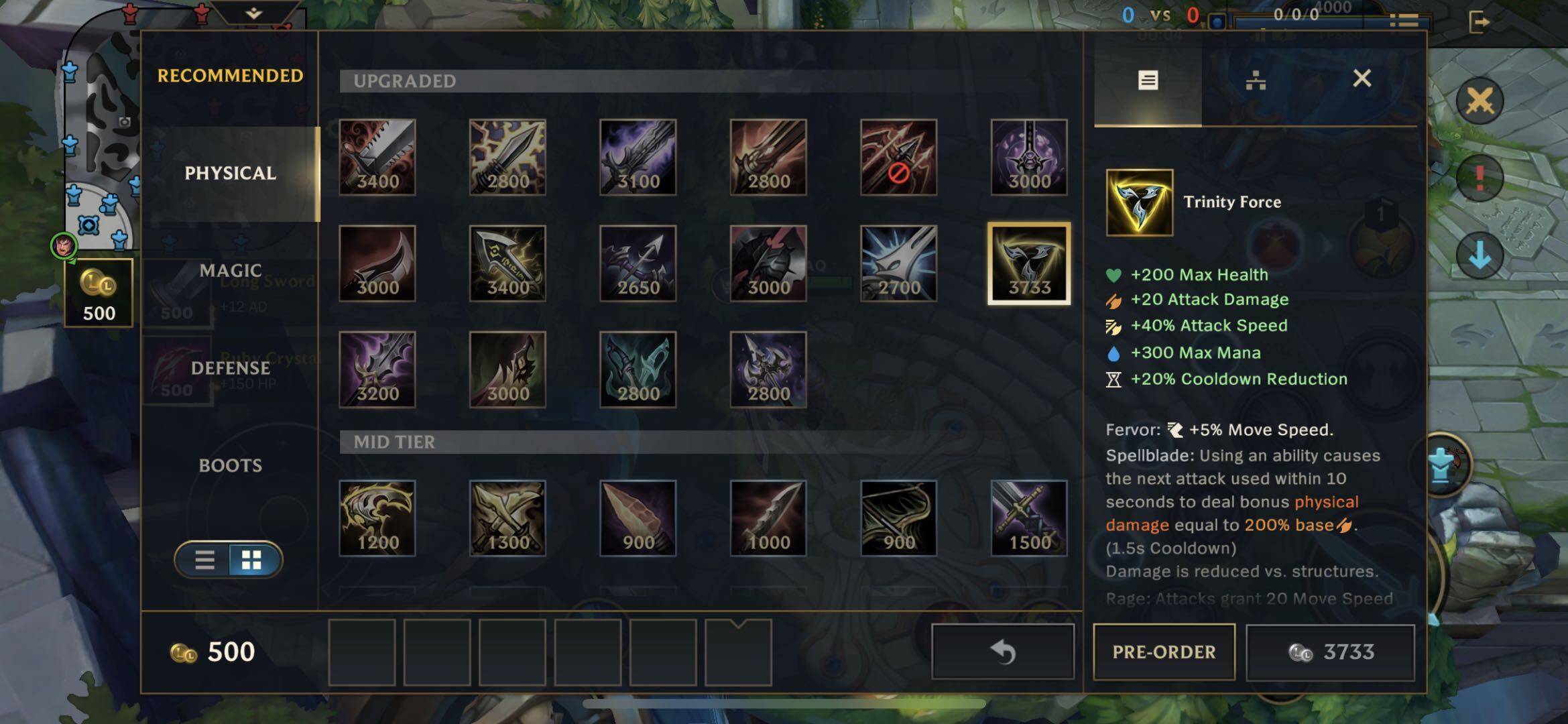
Task: Open the 500 gold shop button
Action: 99,293
